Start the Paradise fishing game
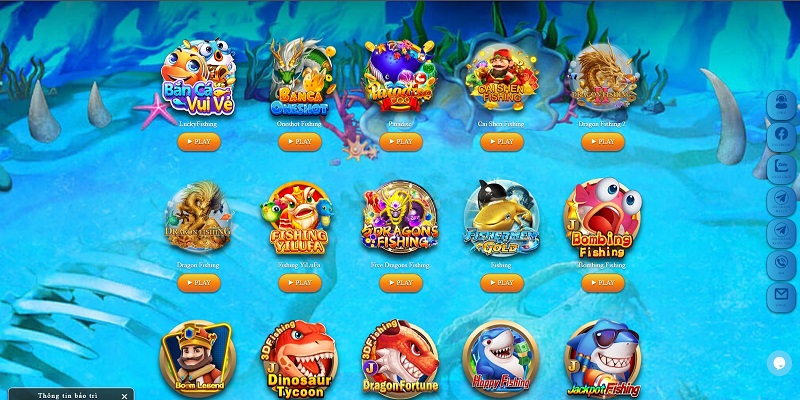 pyautogui.click(x=400, y=142)
